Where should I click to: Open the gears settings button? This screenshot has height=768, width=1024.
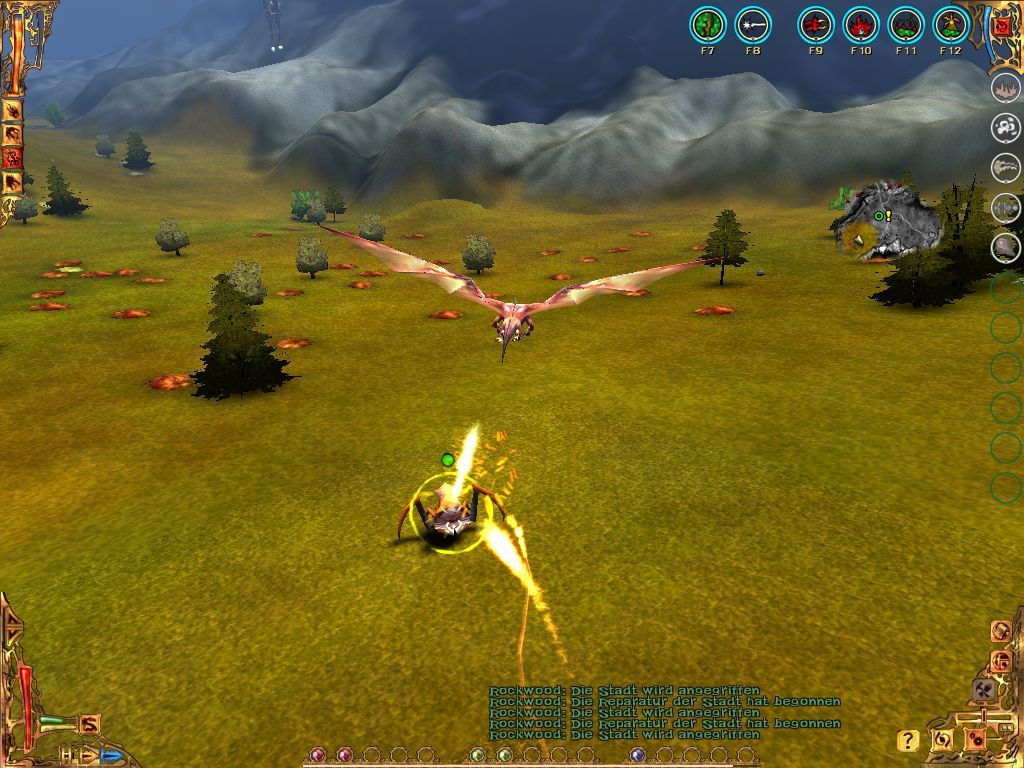click(975, 740)
